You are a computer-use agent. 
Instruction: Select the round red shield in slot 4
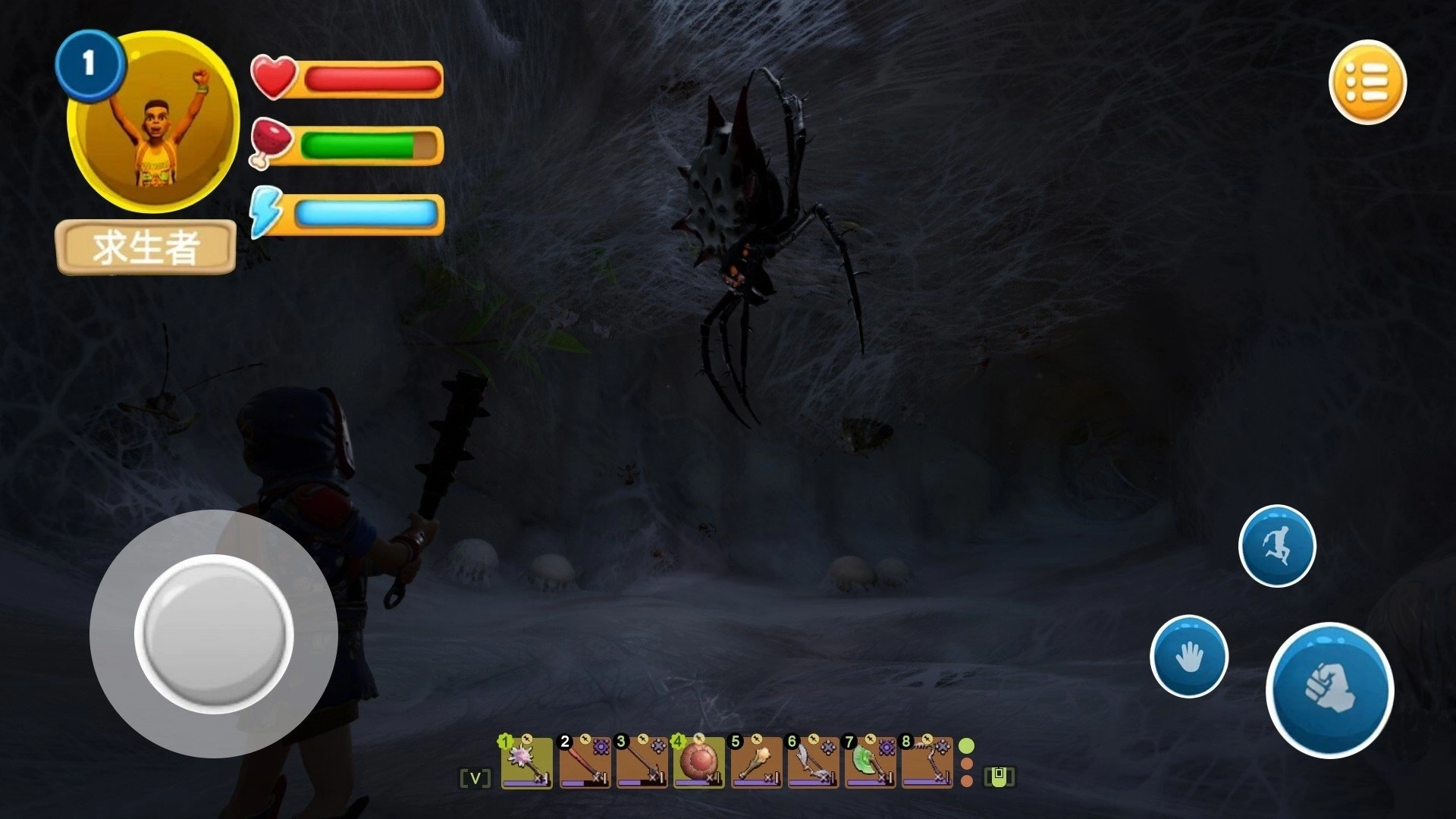click(698, 763)
